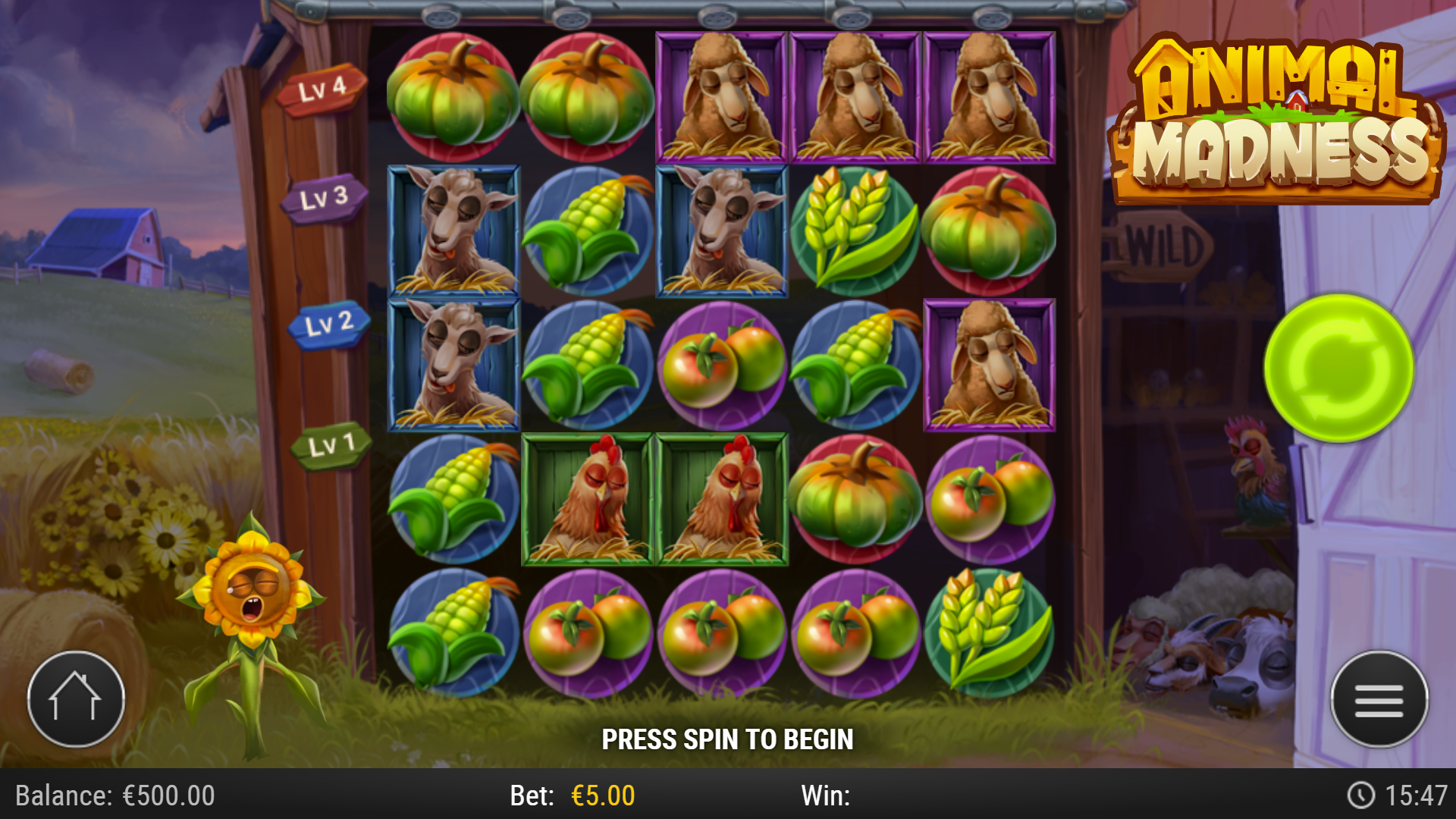Click the Bet amount of €5.00

click(x=603, y=796)
